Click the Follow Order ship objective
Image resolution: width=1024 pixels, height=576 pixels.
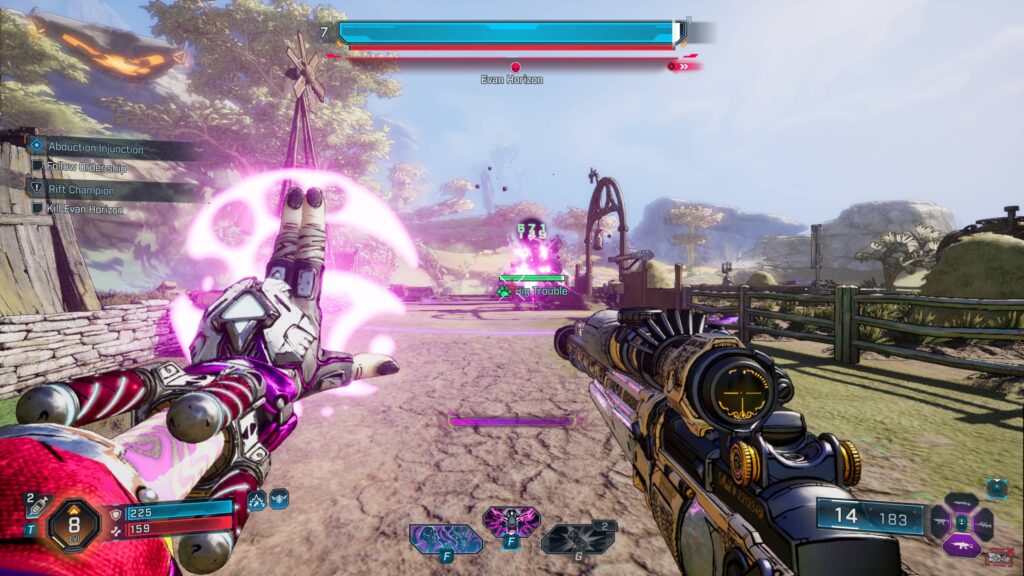coord(94,166)
